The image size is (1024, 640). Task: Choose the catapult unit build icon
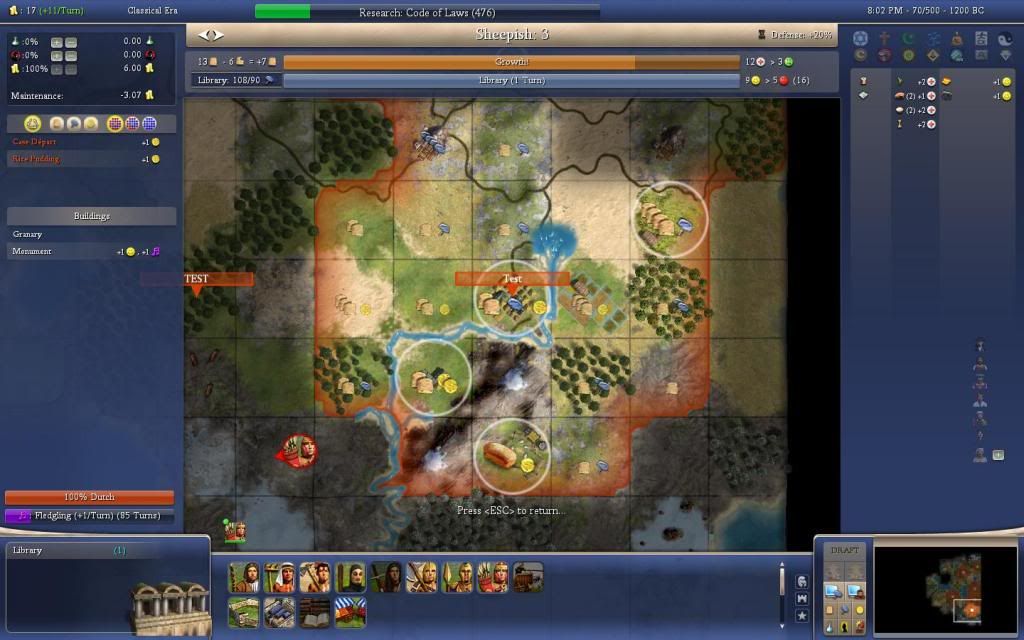point(528,577)
